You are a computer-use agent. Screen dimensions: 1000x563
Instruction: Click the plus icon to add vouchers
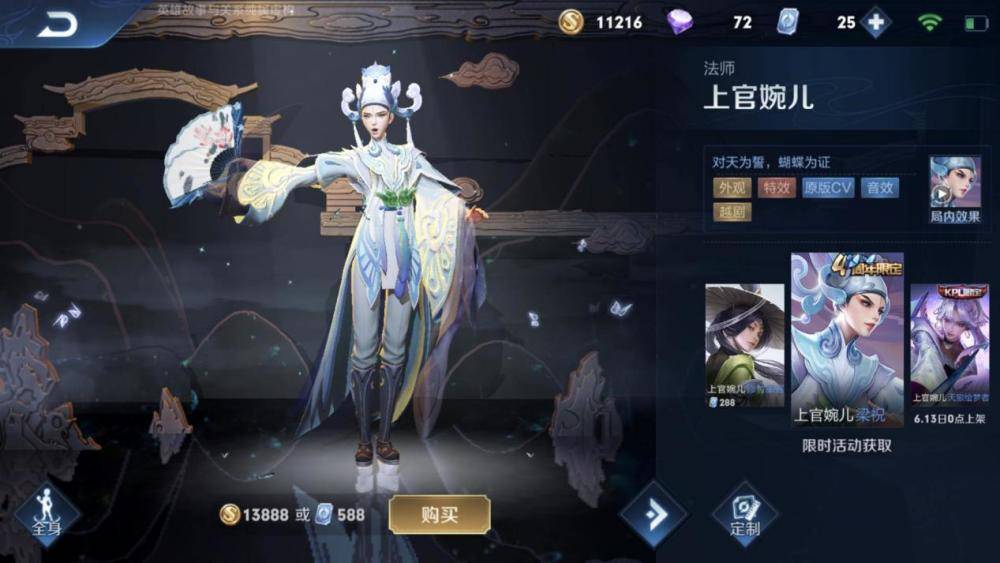(876, 22)
